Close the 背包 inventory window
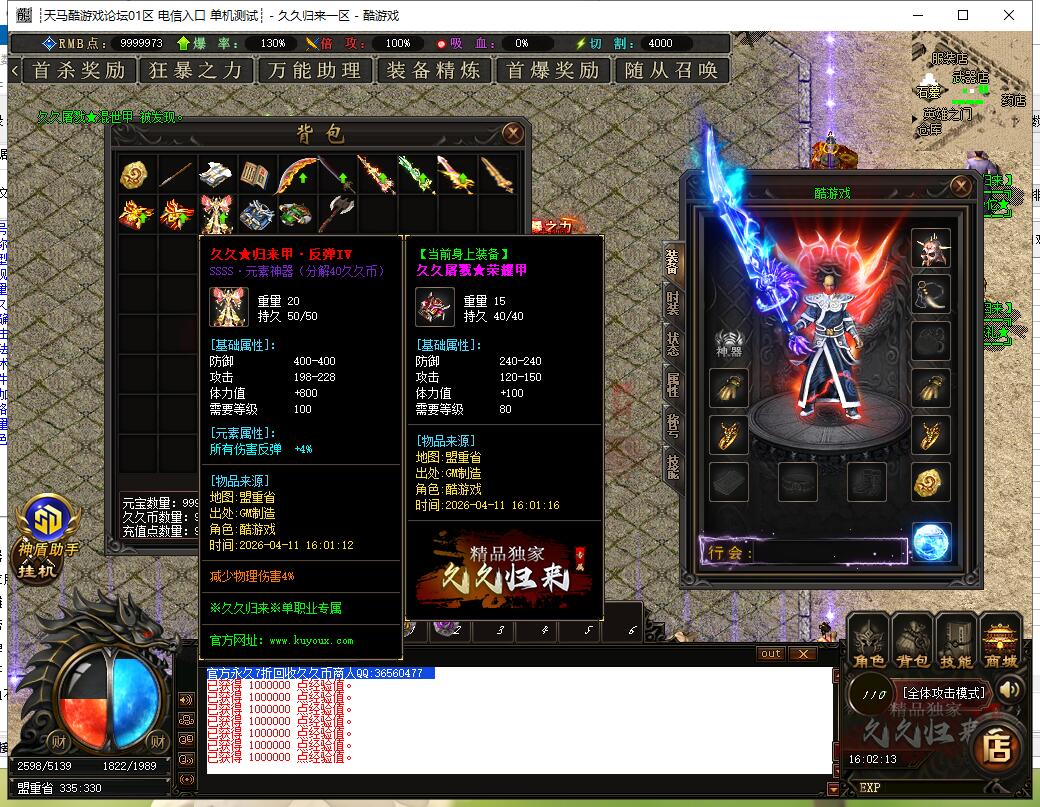This screenshot has width=1040, height=807. pyautogui.click(x=512, y=133)
